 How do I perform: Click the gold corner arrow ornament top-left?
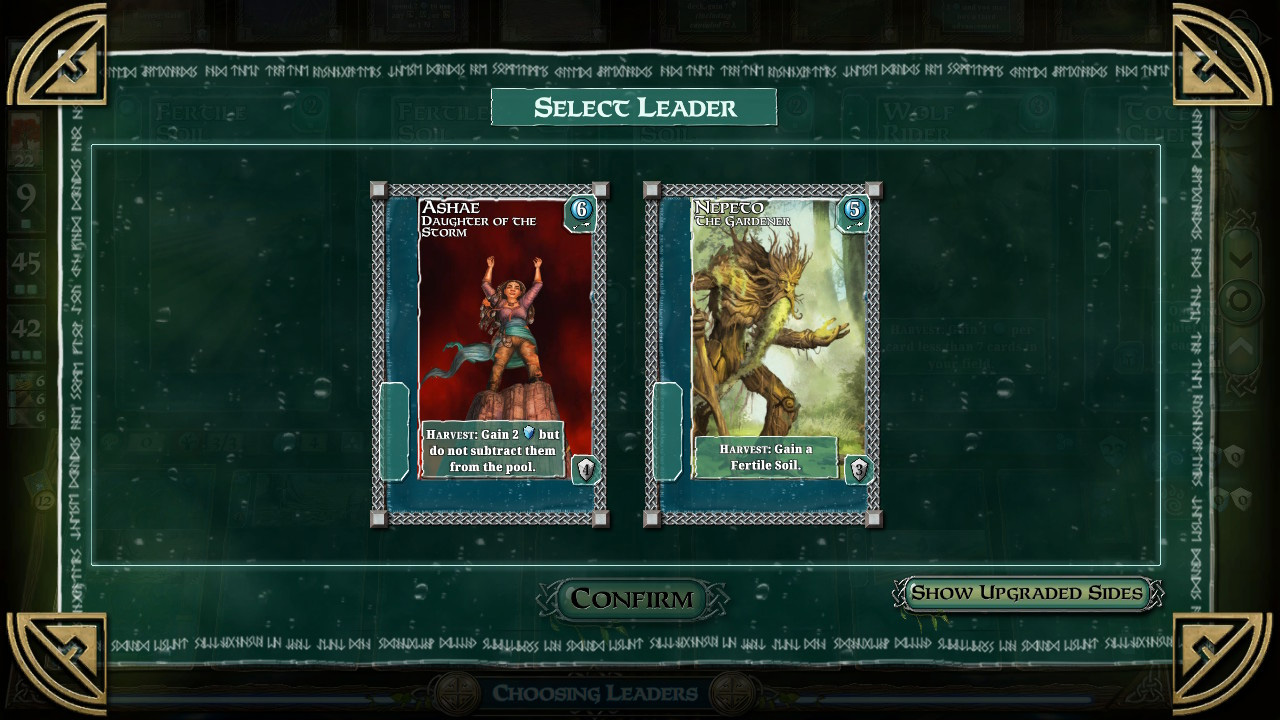coord(55,55)
